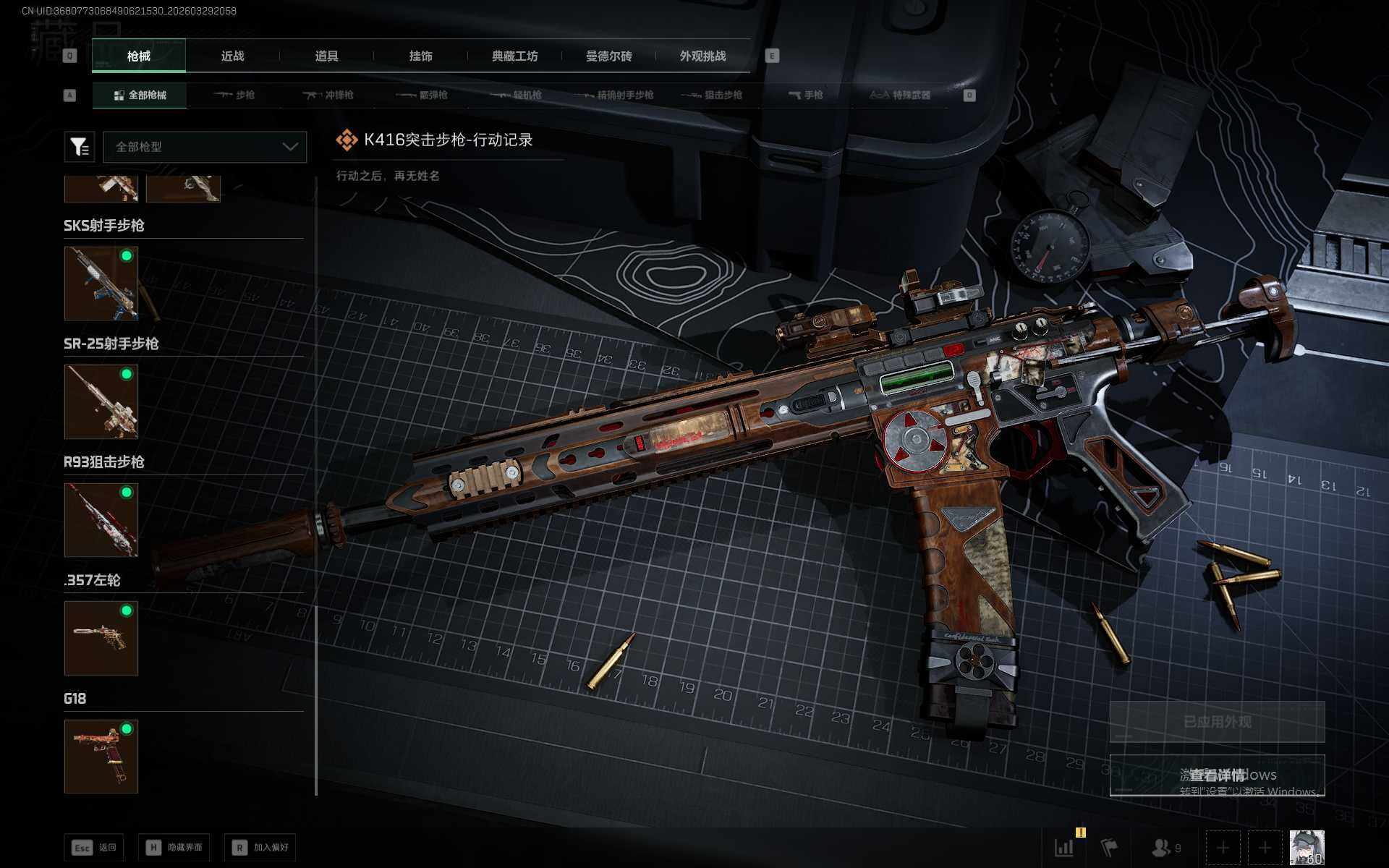Open the player avatar profile

pyautogui.click(x=1307, y=847)
